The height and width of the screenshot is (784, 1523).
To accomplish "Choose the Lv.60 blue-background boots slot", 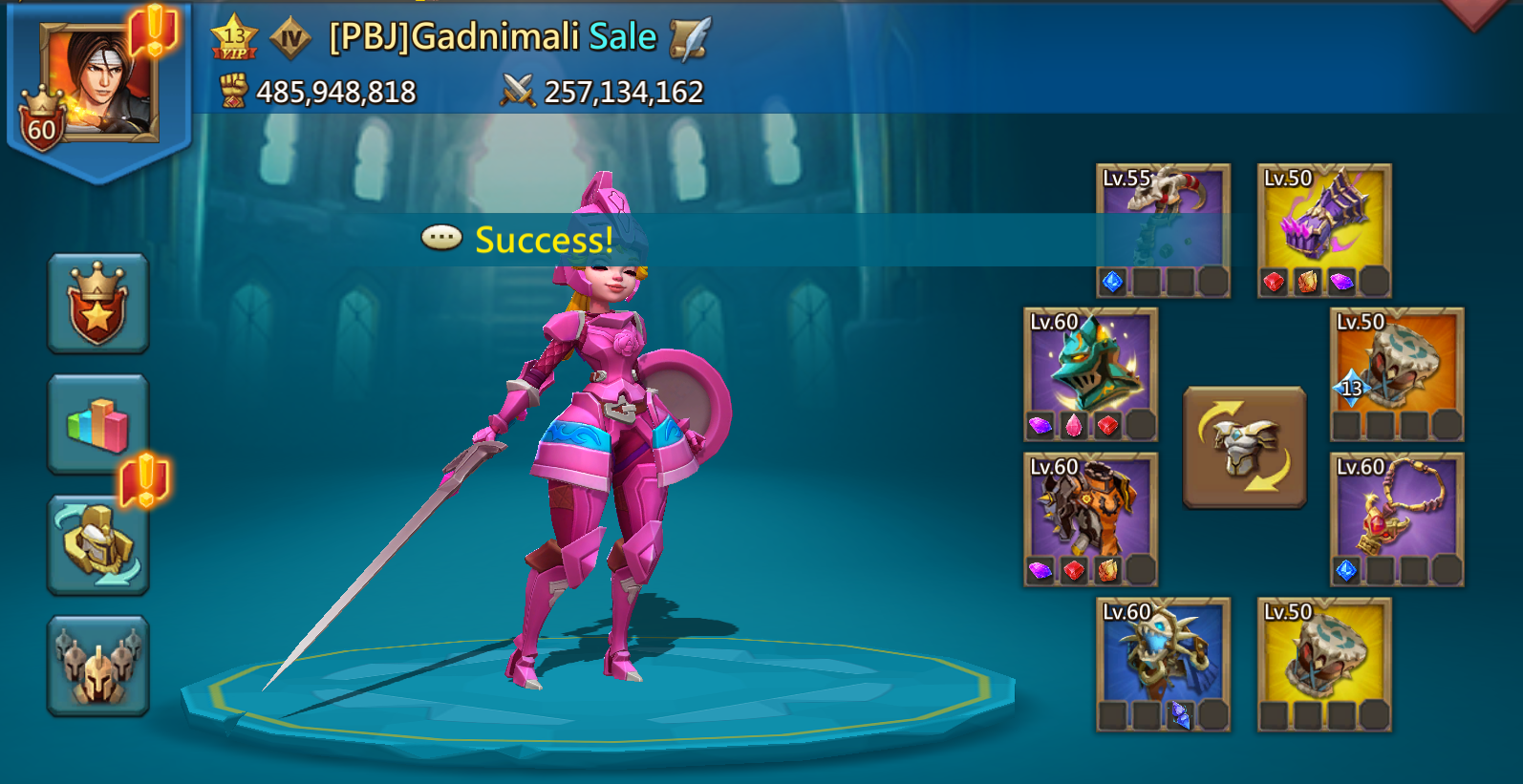I will [x=1163, y=665].
